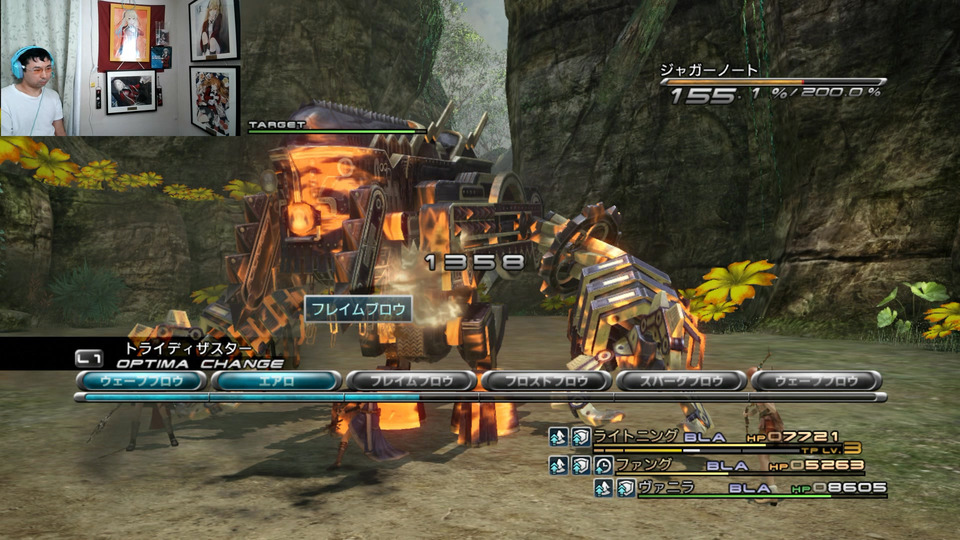
Task: Select party member ライトニング
Action: 637,436
